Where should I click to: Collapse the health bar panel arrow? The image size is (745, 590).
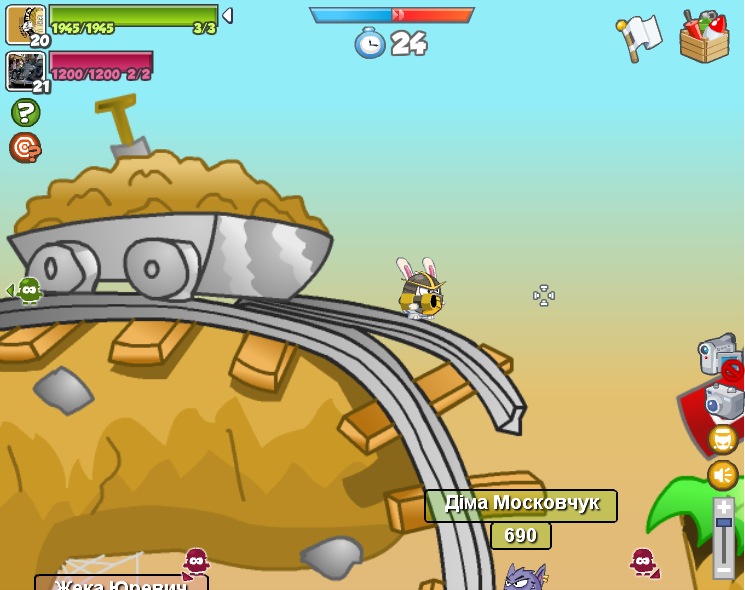[x=227, y=15]
